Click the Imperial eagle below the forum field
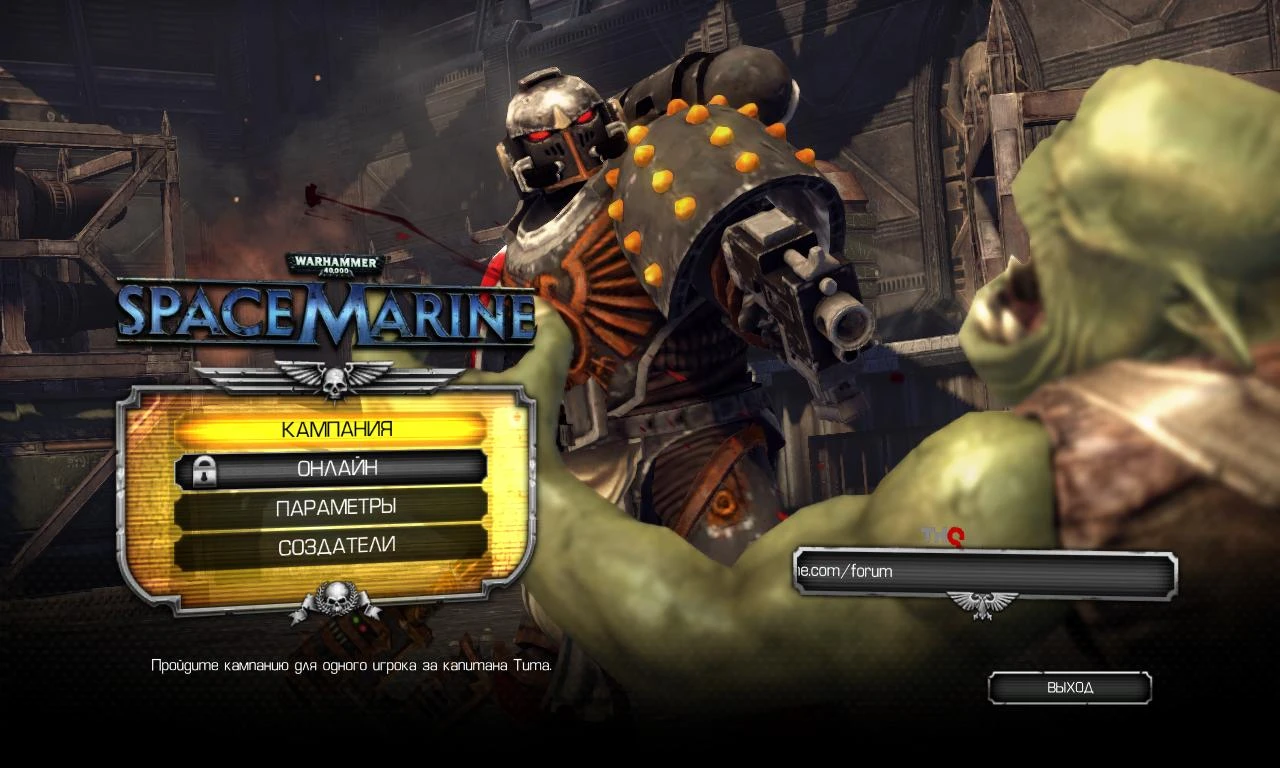This screenshot has width=1280, height=768. coord(984,603)
